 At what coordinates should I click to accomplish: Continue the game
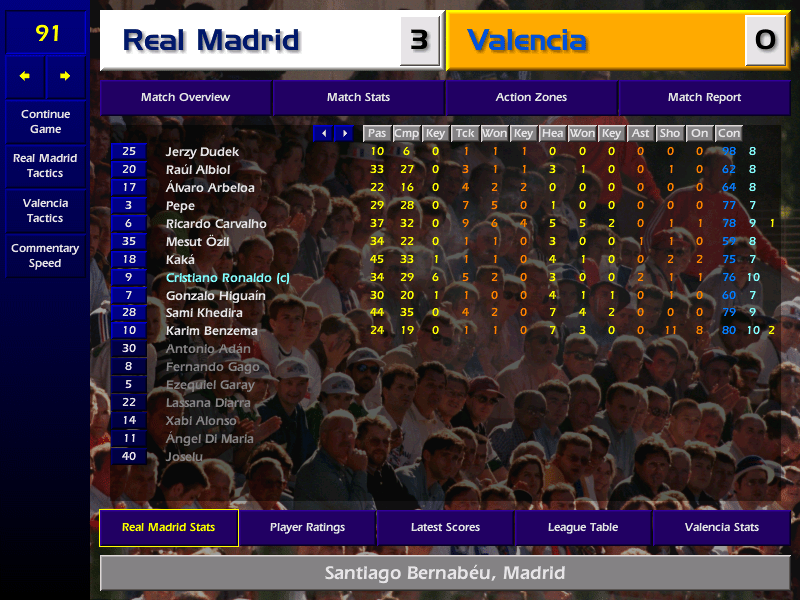45,122
